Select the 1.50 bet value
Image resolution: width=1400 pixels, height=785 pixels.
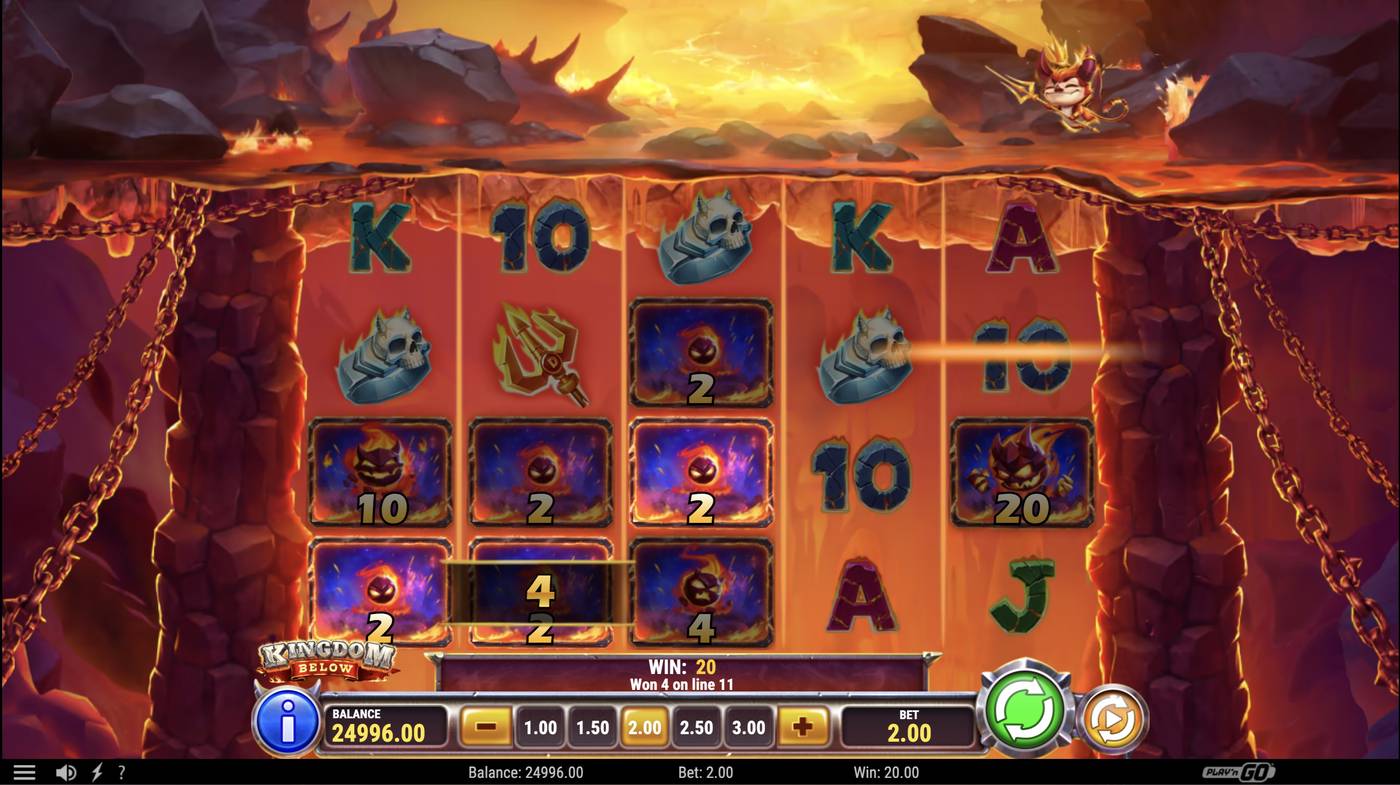tap(592, 727)
